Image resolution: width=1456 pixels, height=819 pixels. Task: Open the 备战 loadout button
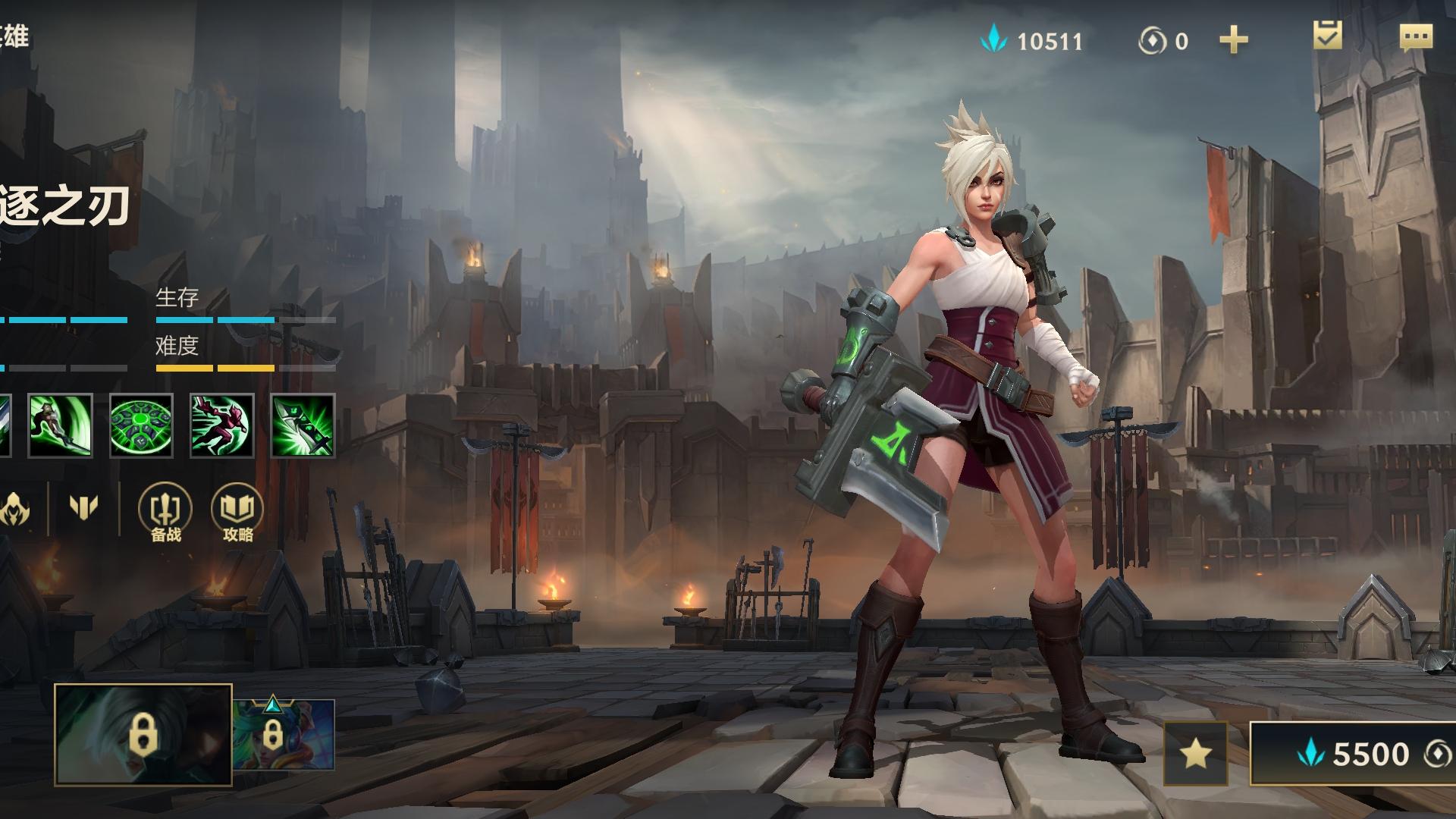(x=165, y=513)
